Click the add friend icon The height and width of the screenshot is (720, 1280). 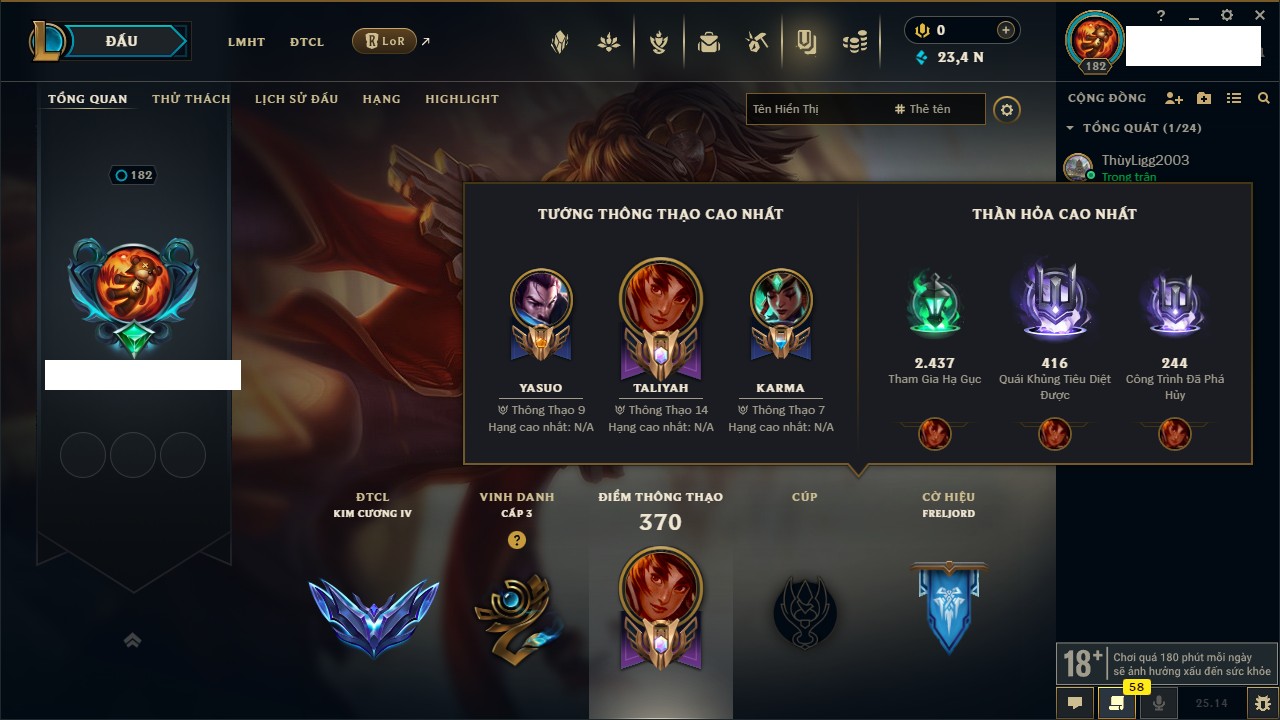[1174, 98]
